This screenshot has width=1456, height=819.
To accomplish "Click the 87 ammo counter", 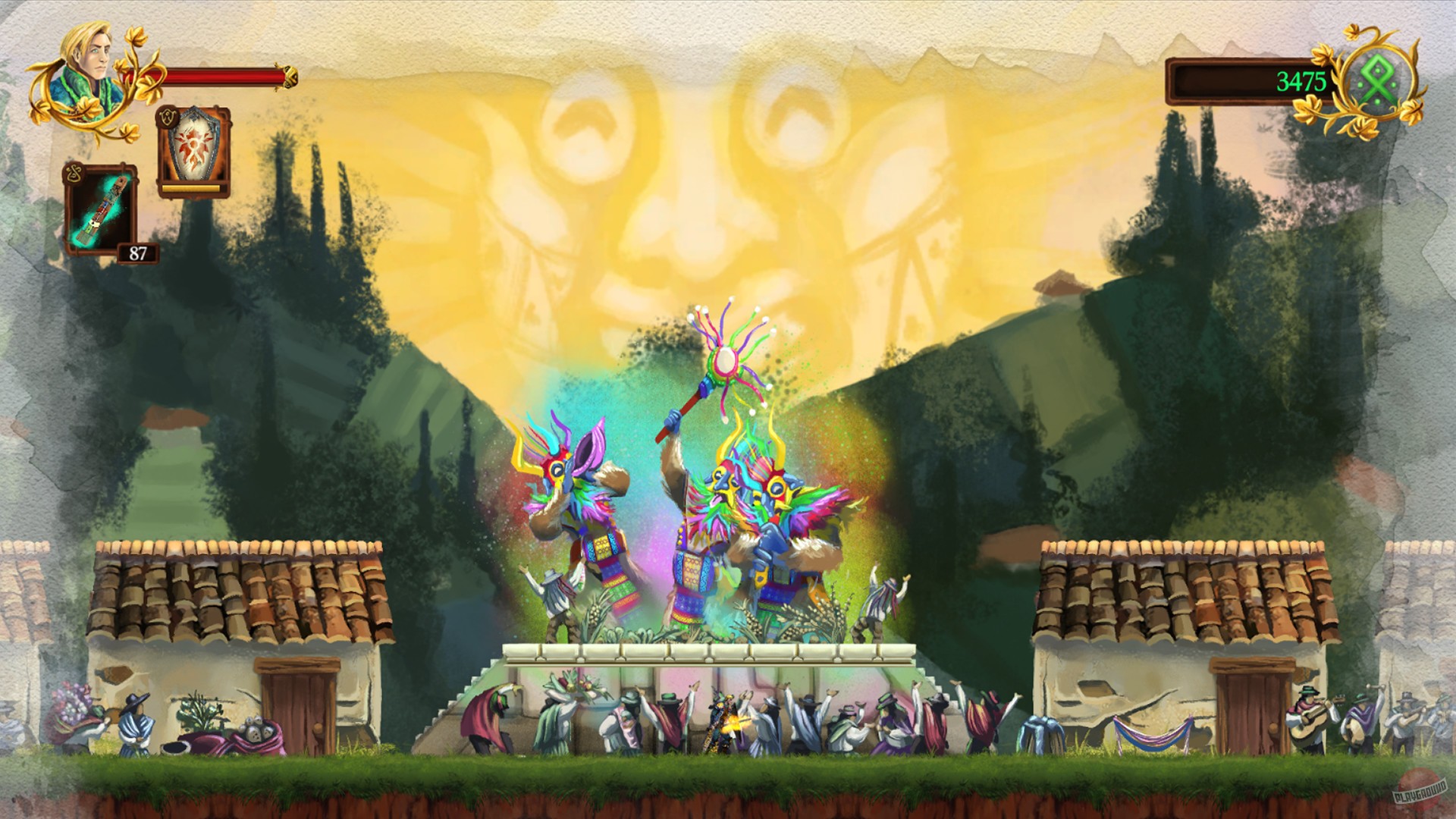I will [x=136, y=253].
